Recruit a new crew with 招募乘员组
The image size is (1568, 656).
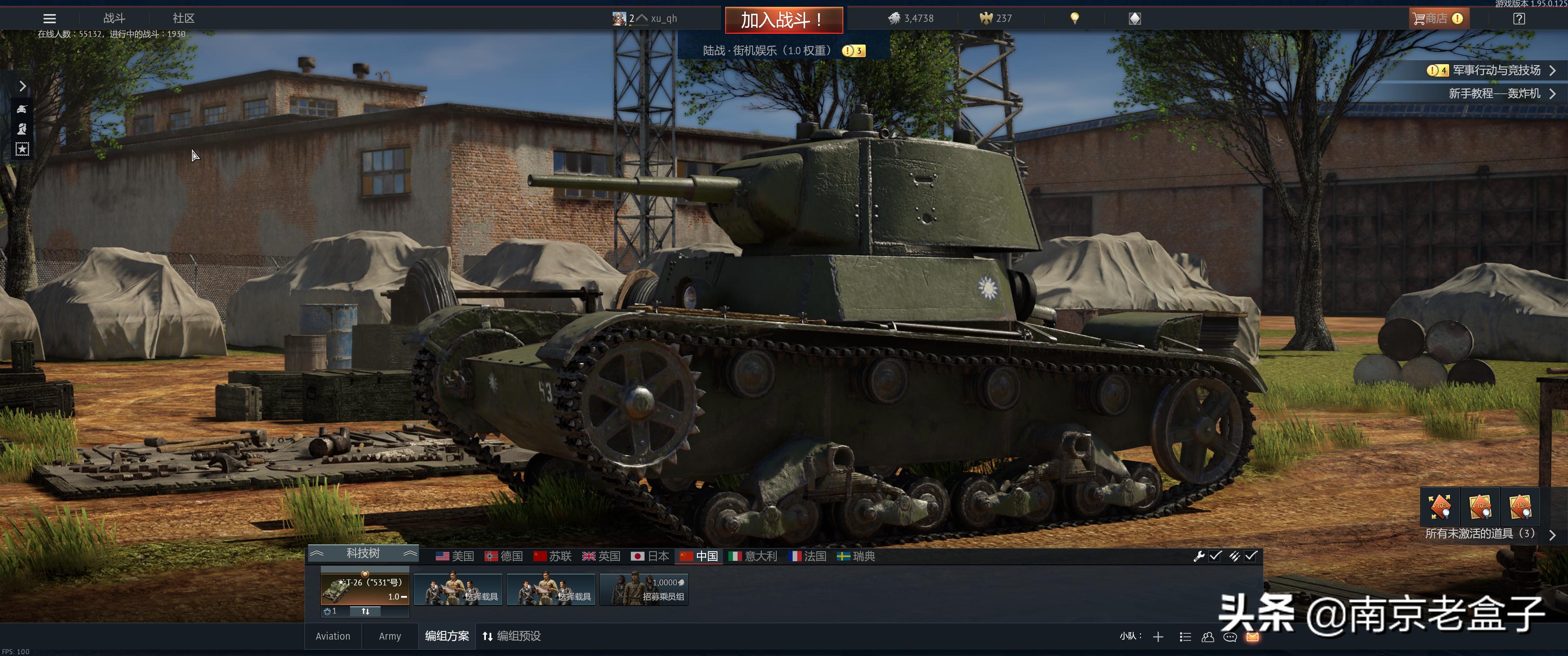(x=644, y=589)
